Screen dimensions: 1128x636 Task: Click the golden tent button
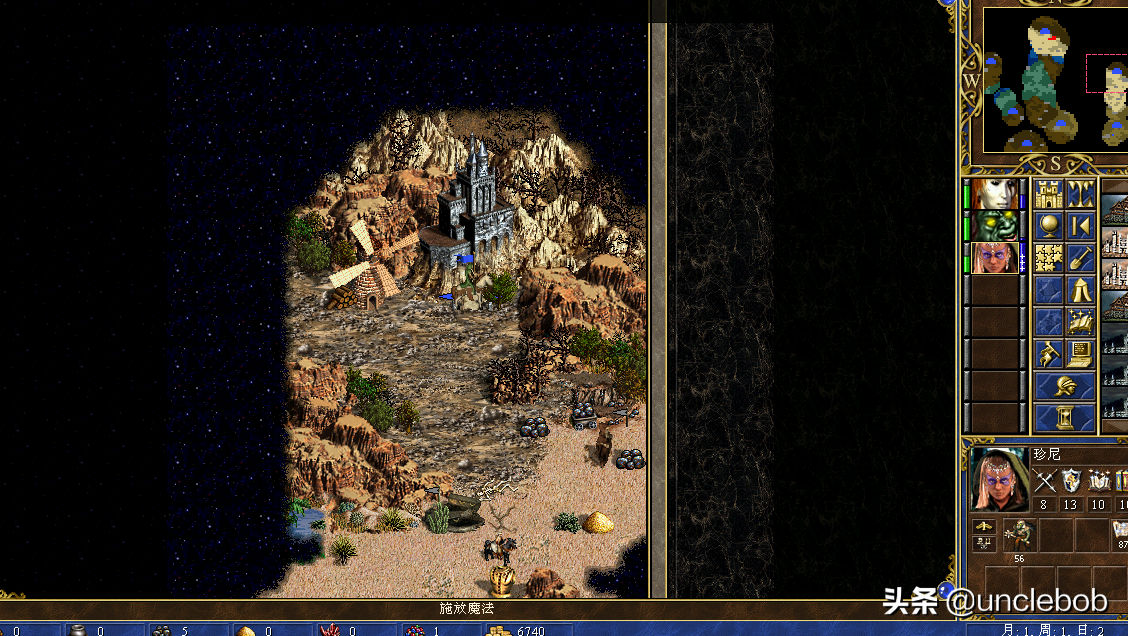click(1080, 290)
